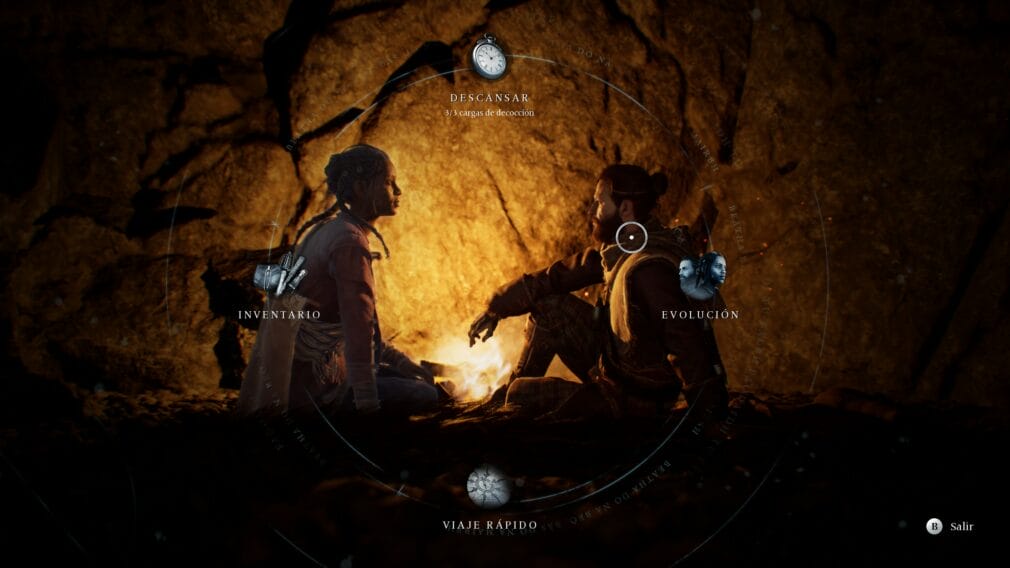Viewport: 1010px width, 568px height.
Task: Choose Descansar to rest at camp
Action: coord(489,98)
